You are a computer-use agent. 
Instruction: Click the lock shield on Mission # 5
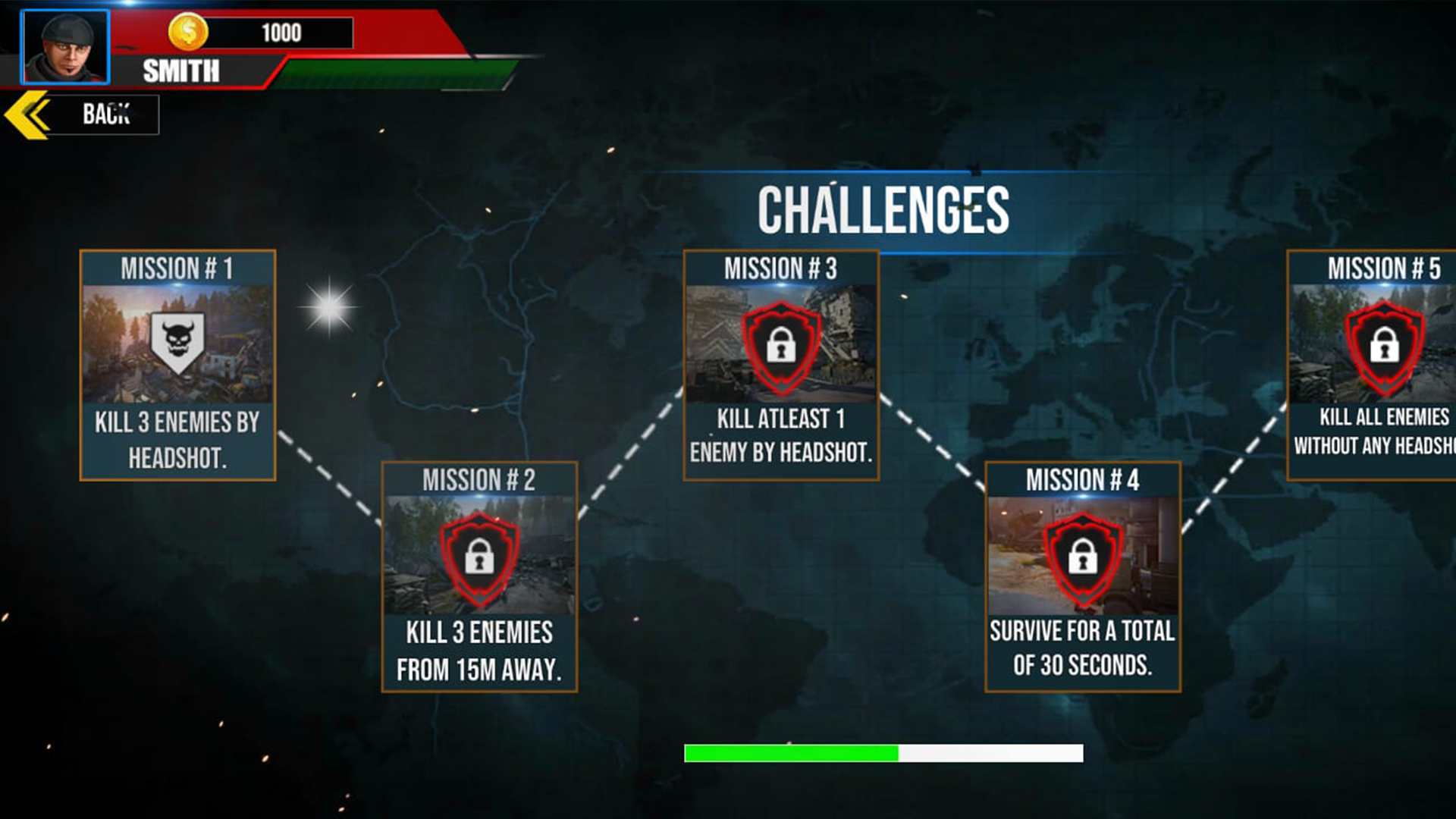click(x=1382, y=345)
